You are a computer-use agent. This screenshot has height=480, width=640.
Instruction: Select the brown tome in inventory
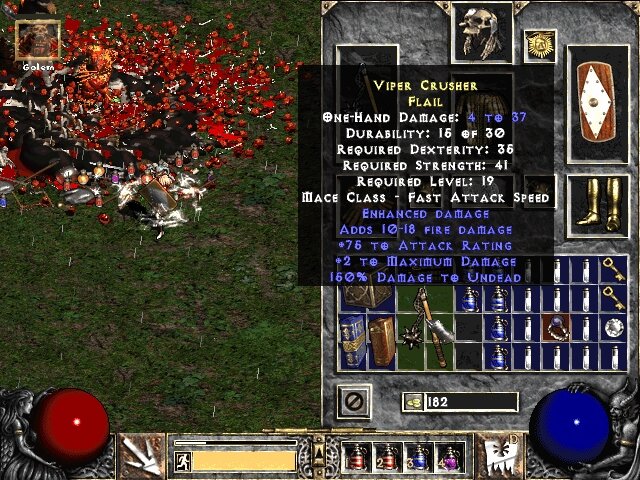(x=381, y=340)
